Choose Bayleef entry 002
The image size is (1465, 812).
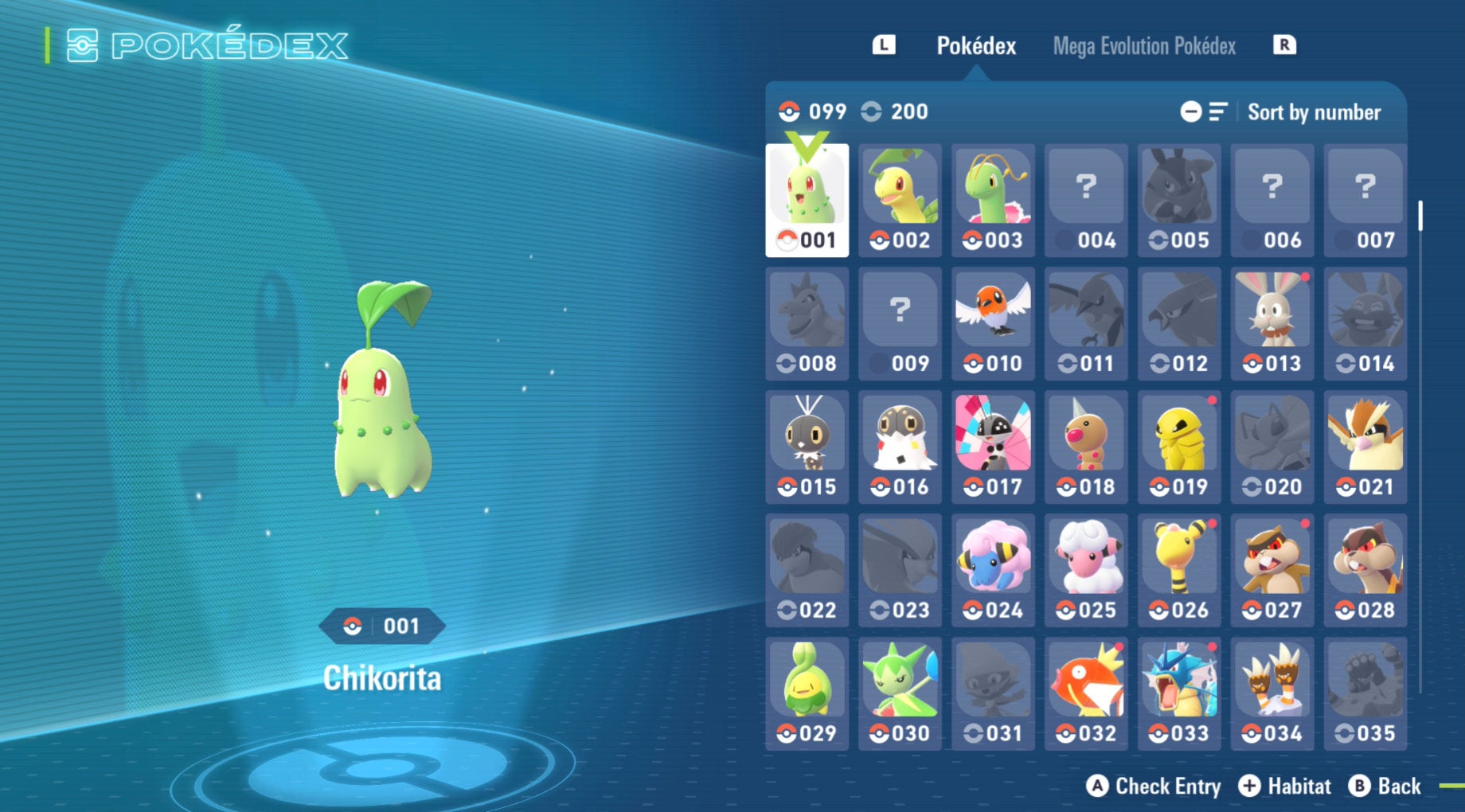click(x=900, y=201)
